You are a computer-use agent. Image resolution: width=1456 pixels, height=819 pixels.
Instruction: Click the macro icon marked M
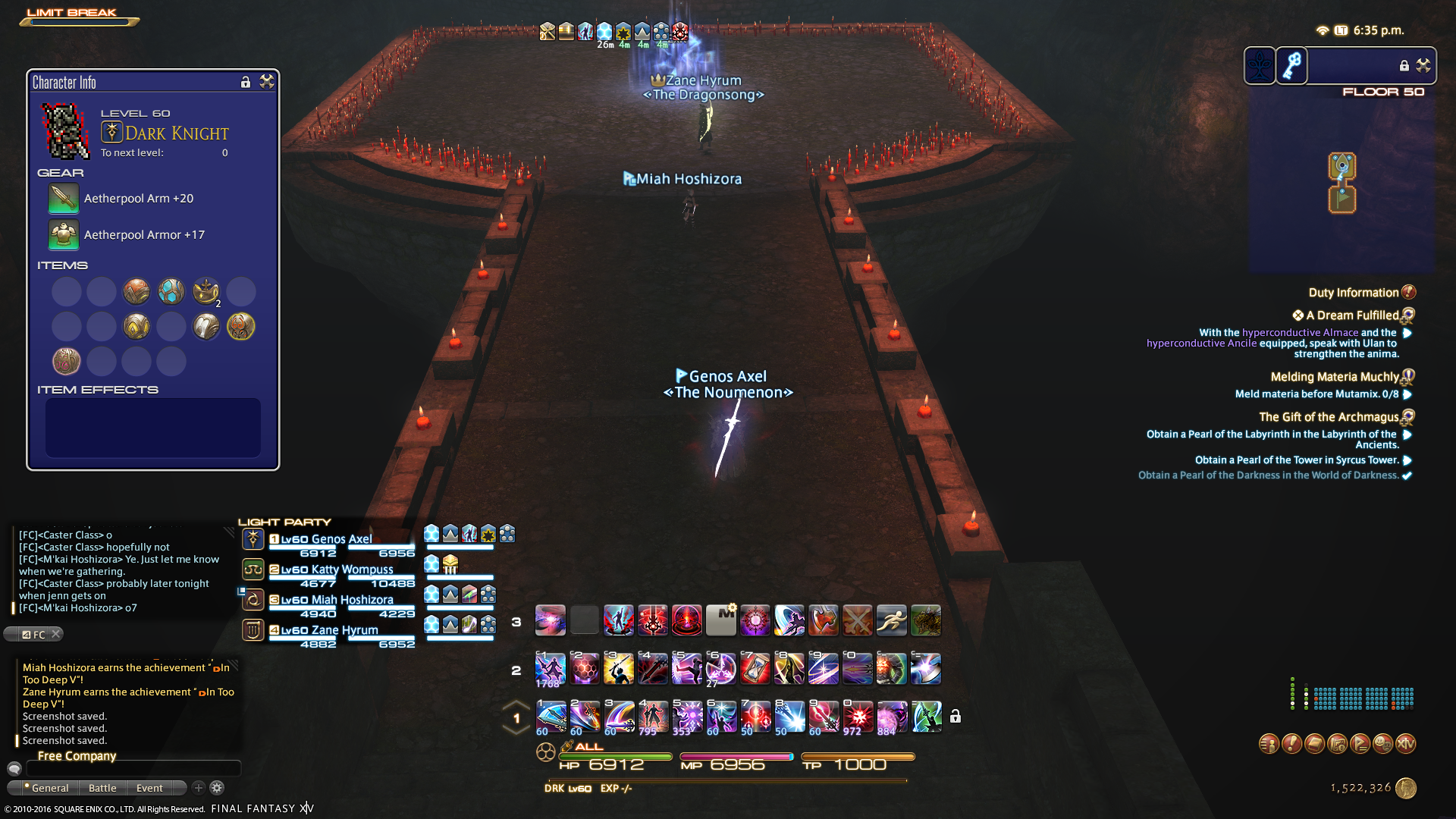[x=721, y=621]
